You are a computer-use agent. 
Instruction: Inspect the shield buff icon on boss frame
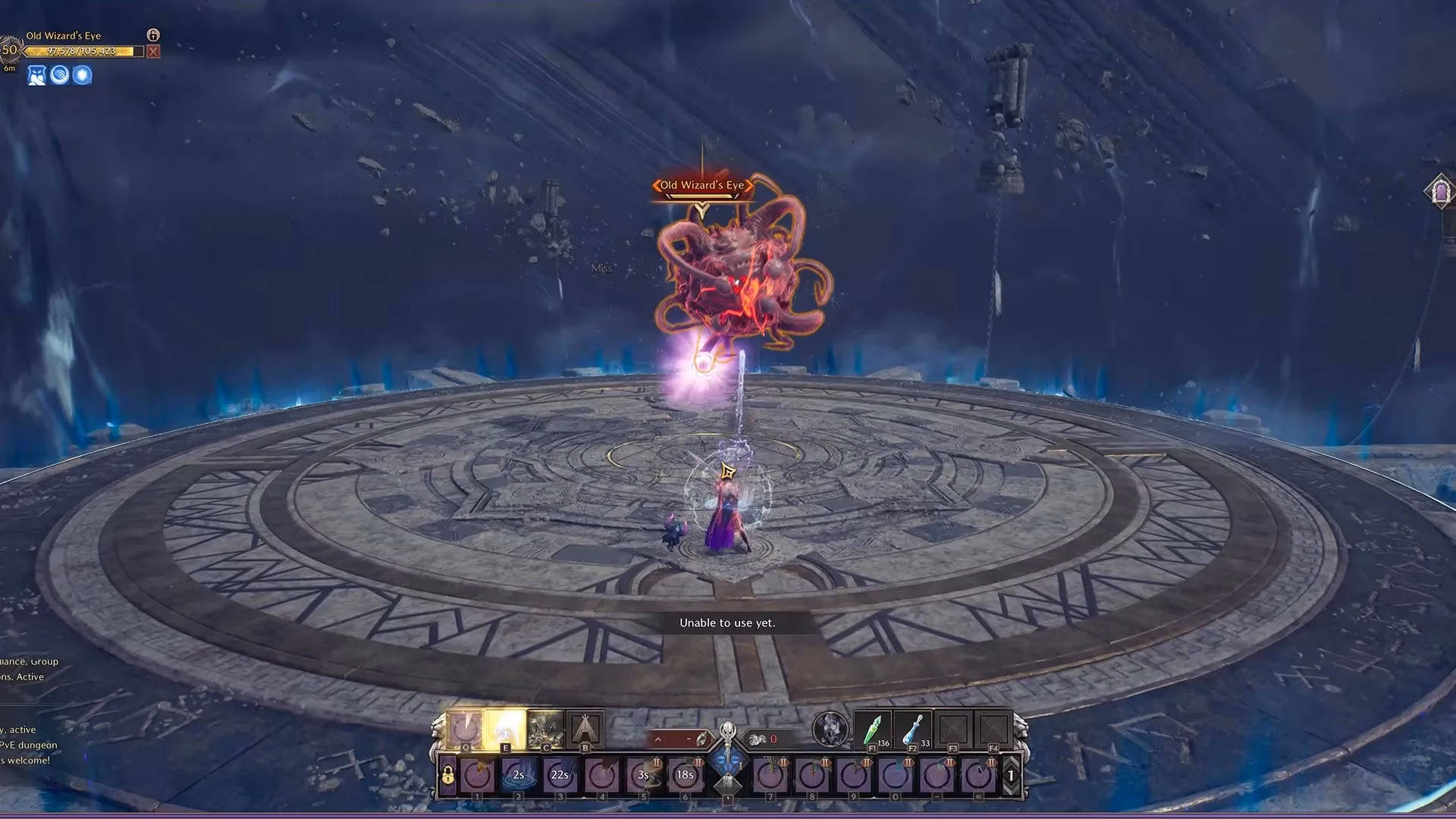click(82, 76)
